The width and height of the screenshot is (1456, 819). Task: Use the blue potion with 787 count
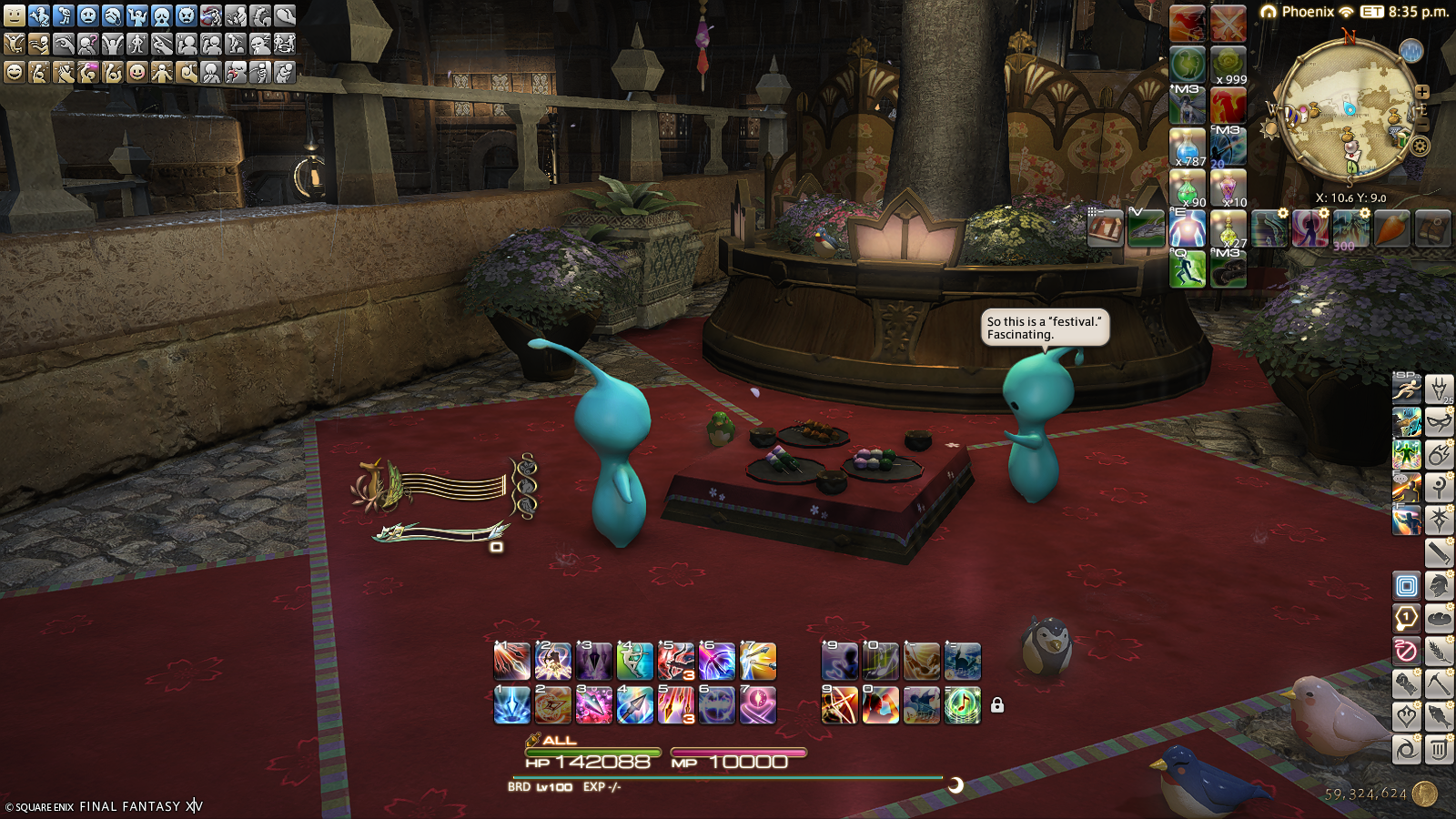(x=1188, y=147)
